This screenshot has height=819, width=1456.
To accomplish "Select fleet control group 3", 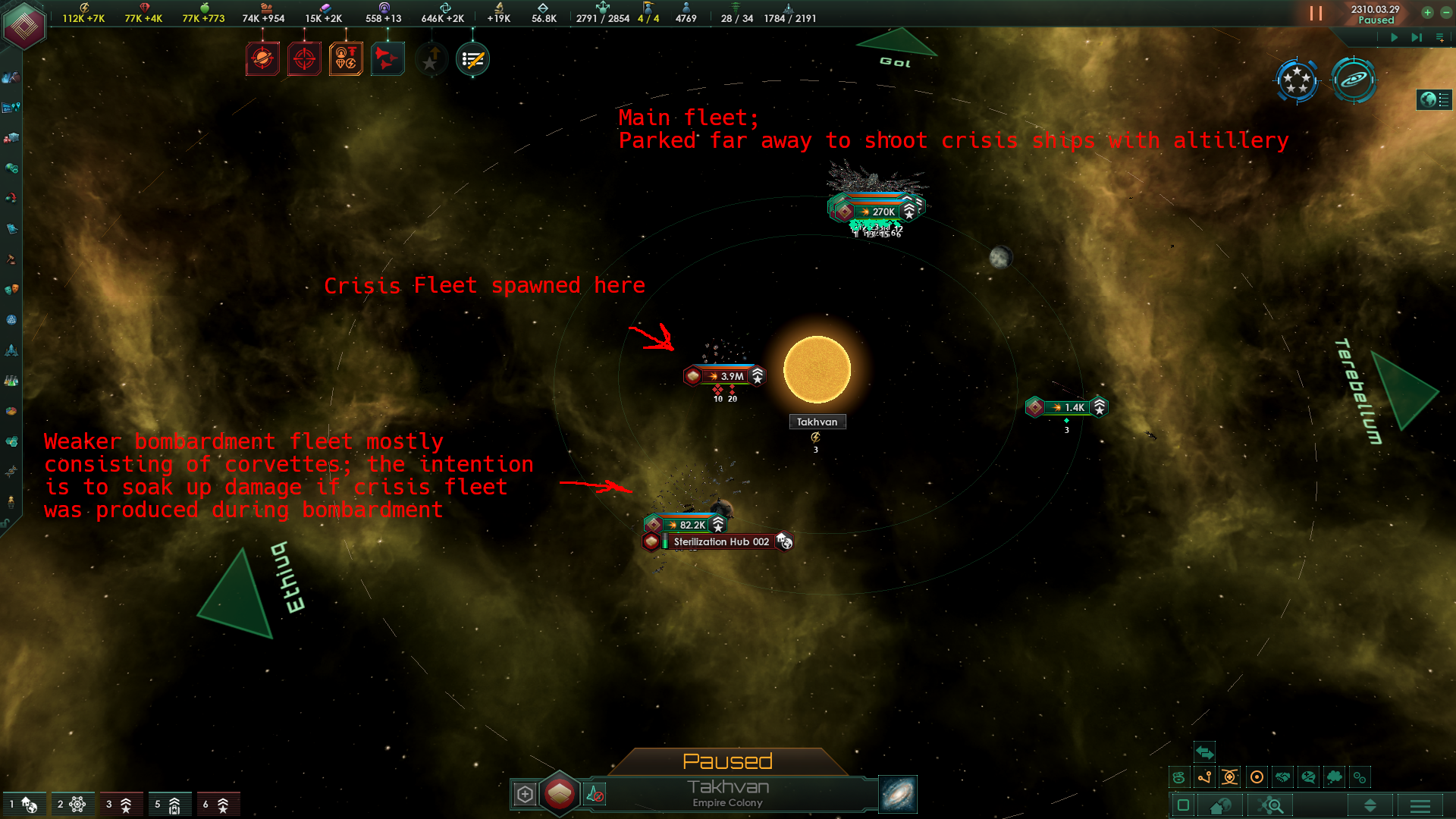I will tap(121, 804).
